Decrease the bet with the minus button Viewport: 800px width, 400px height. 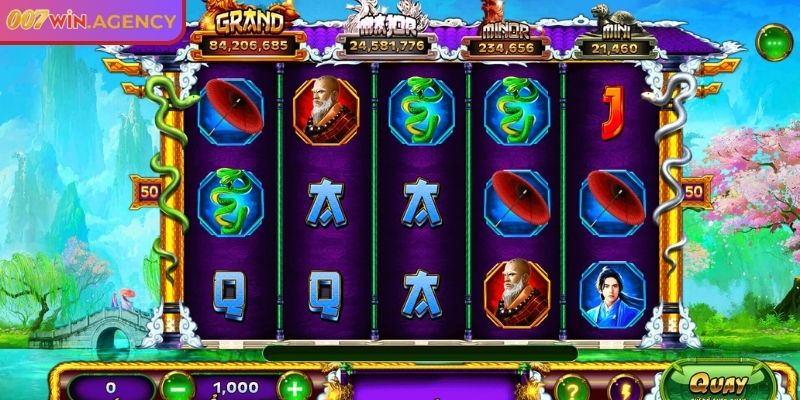click(x=177, y=386)
